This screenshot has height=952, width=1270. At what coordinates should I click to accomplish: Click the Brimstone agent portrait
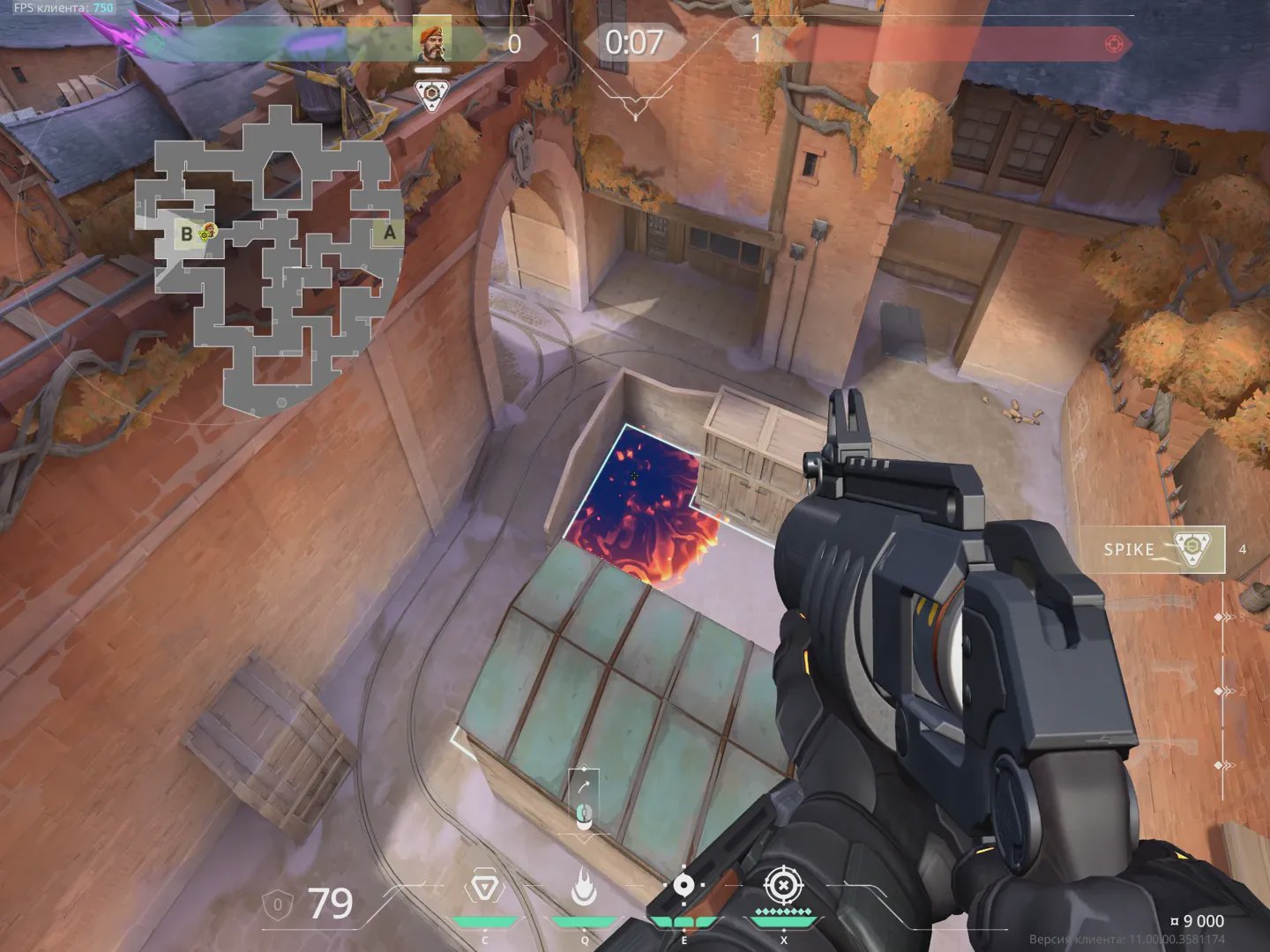point(431,43)
